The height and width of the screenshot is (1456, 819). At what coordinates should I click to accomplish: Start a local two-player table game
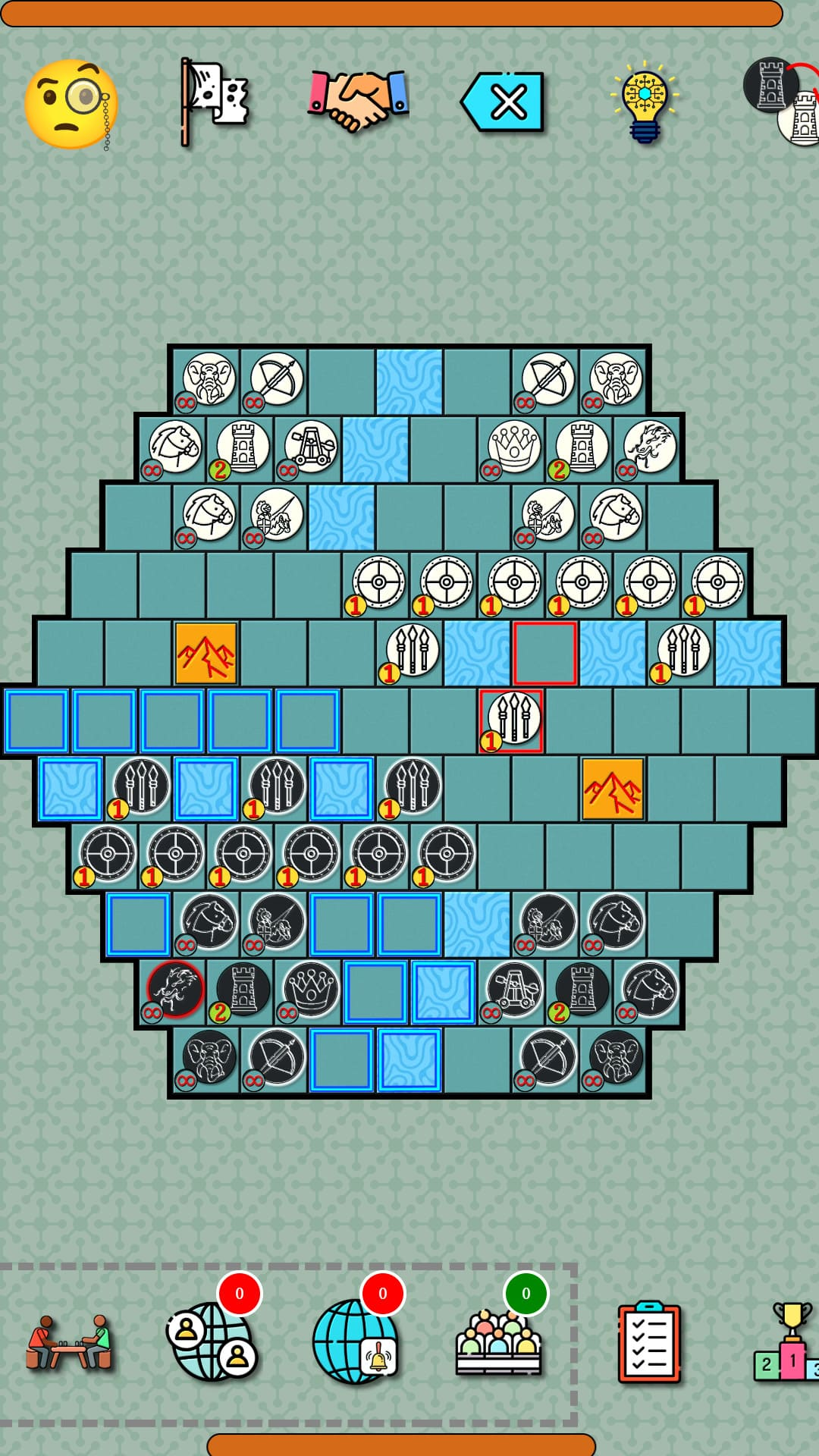click(69, 1342)
